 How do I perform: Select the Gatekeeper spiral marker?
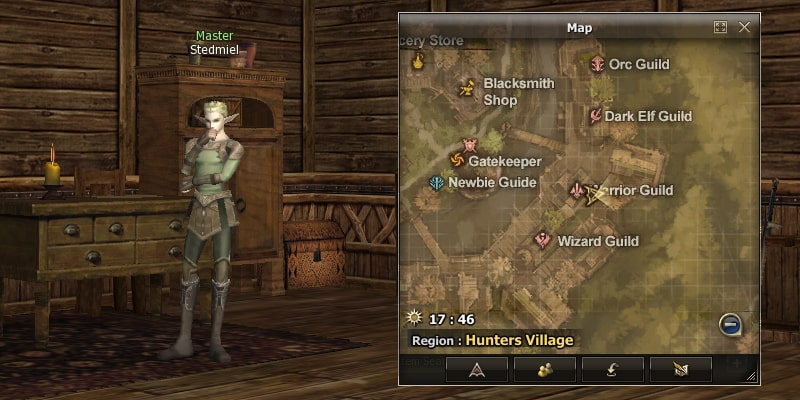(457, 161)
